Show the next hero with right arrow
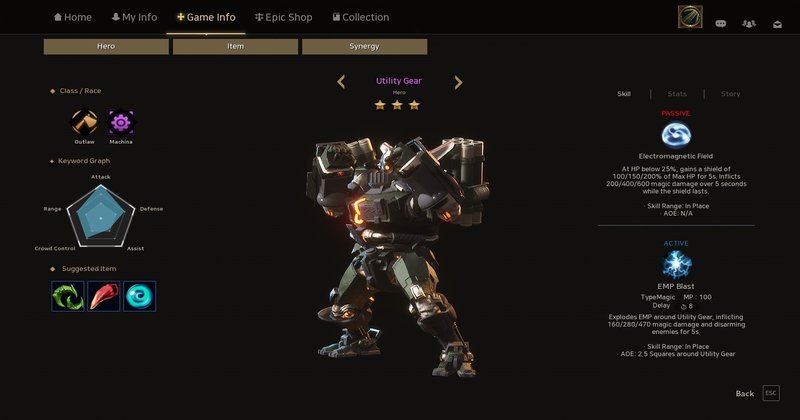The image size is (800, 420). tap(458, 82)
